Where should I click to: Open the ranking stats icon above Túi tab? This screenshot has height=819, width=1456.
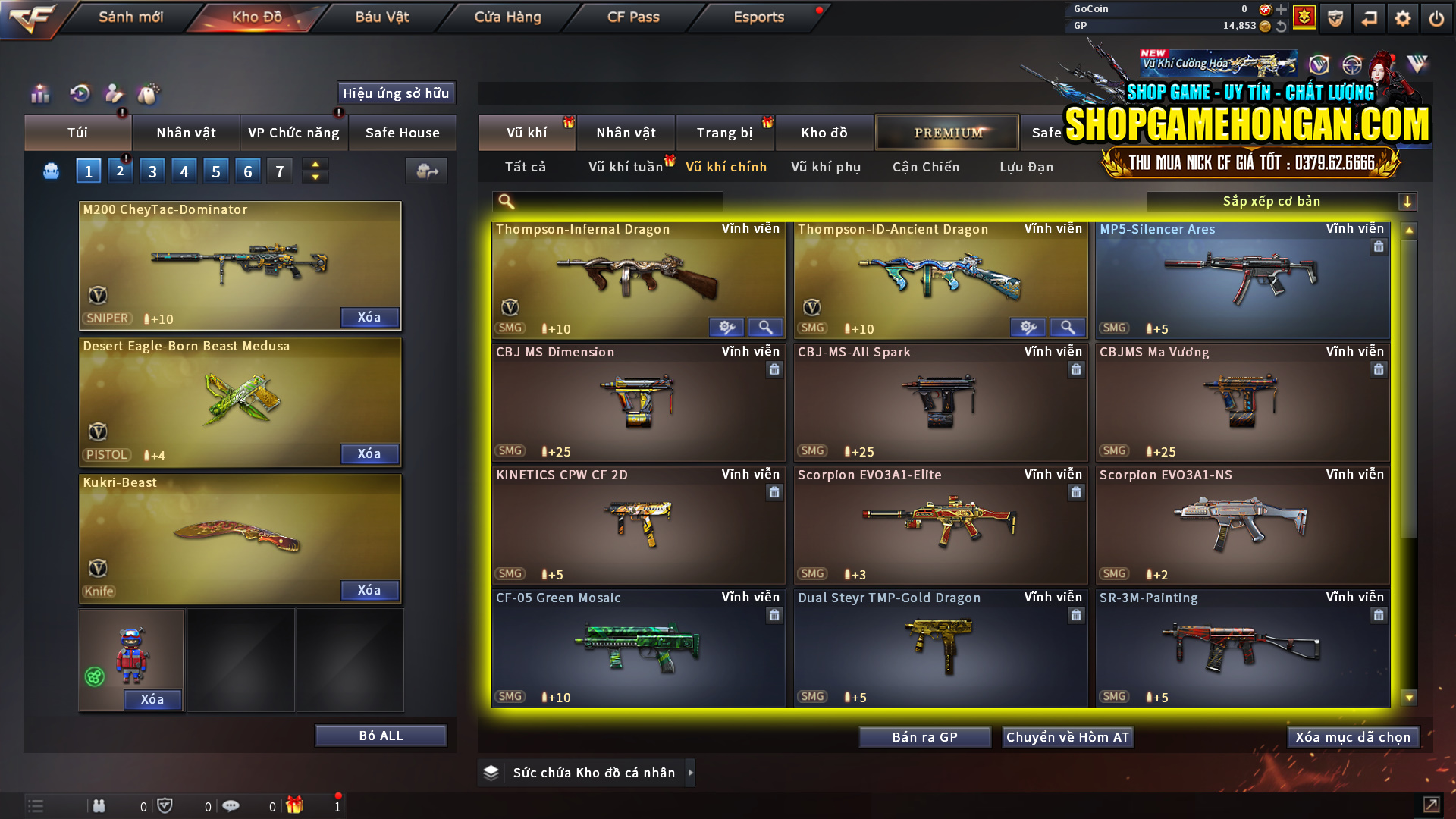(39, 94)
